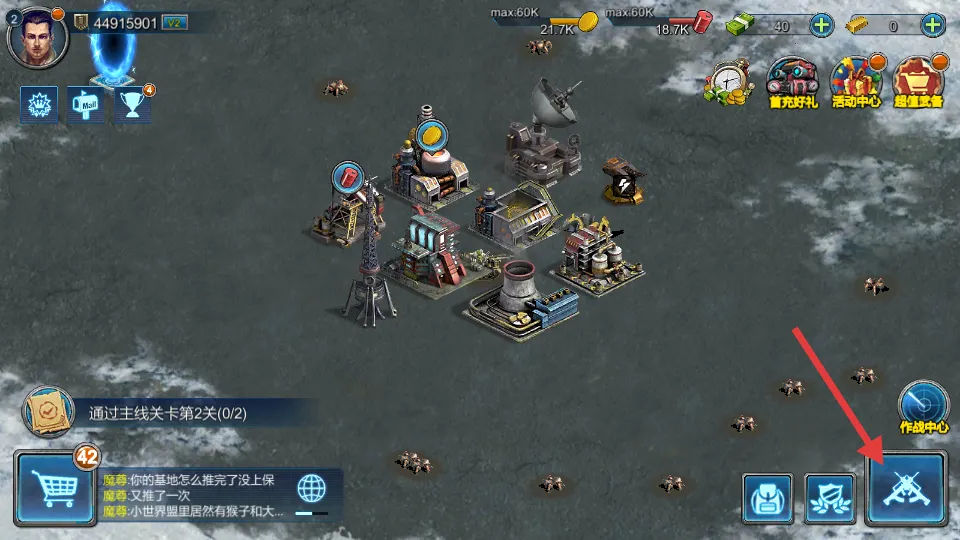Image resolution: width=960 pixels, height=540 pixels.
Task: Open the Mail inbox
Action: (86, 104)
